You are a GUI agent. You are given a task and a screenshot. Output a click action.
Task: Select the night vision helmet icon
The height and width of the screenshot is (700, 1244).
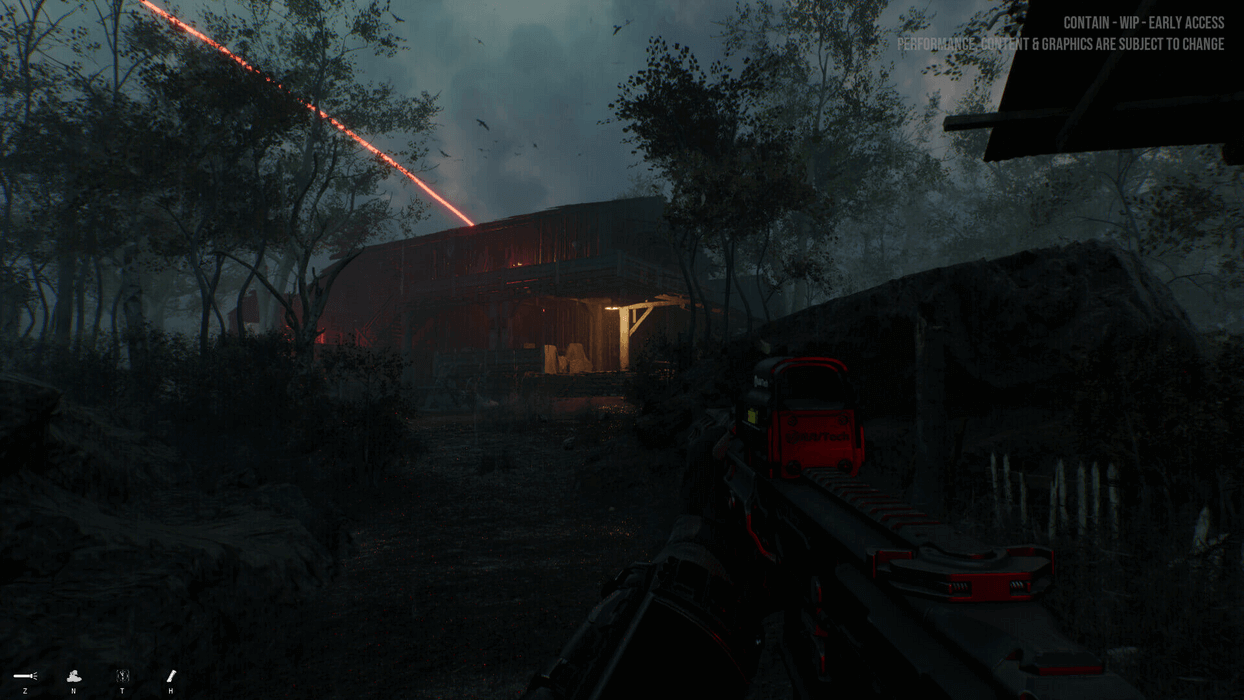coord(74,677)
